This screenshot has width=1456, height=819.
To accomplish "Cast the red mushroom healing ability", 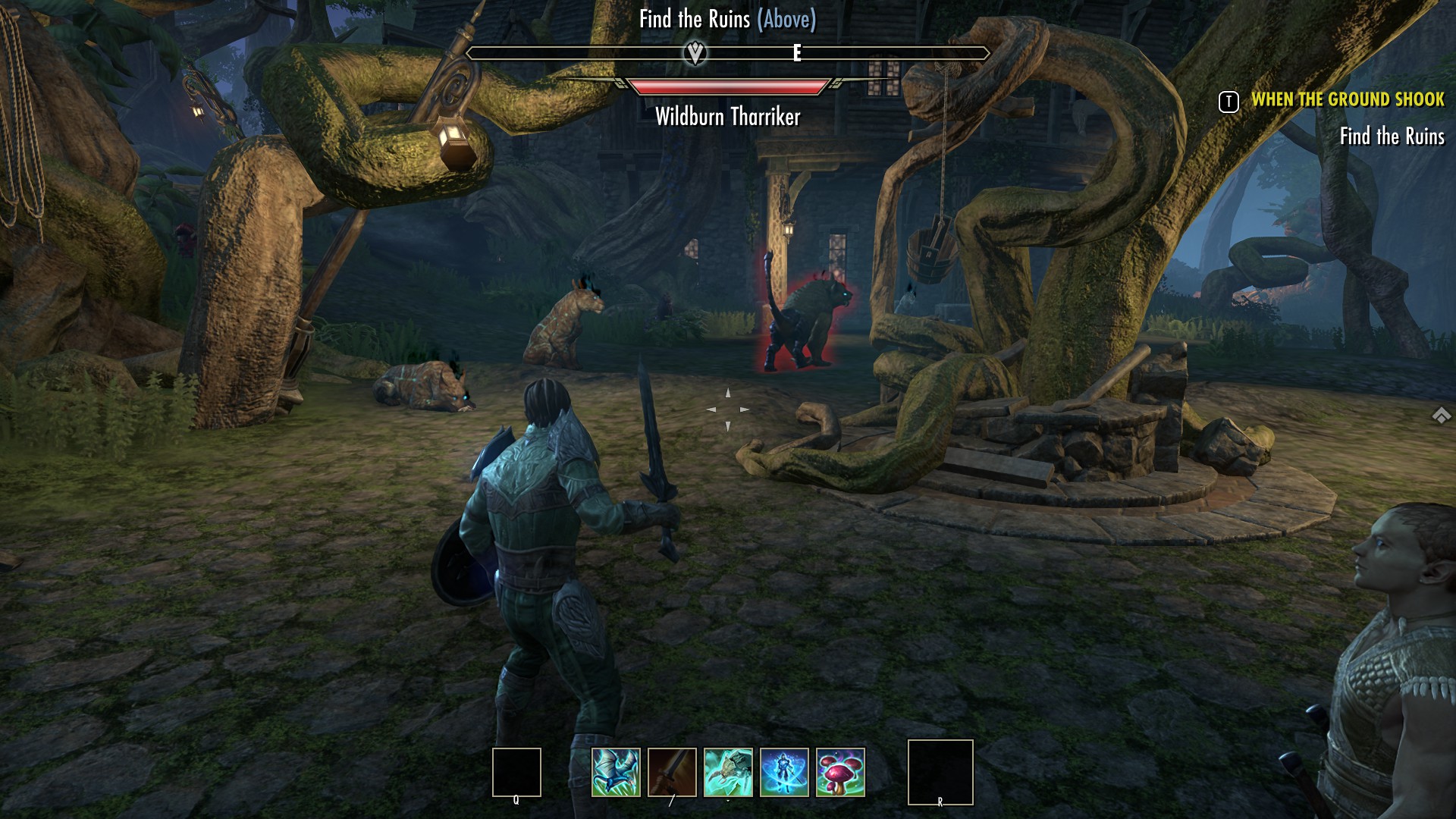I will coord(840,772).
